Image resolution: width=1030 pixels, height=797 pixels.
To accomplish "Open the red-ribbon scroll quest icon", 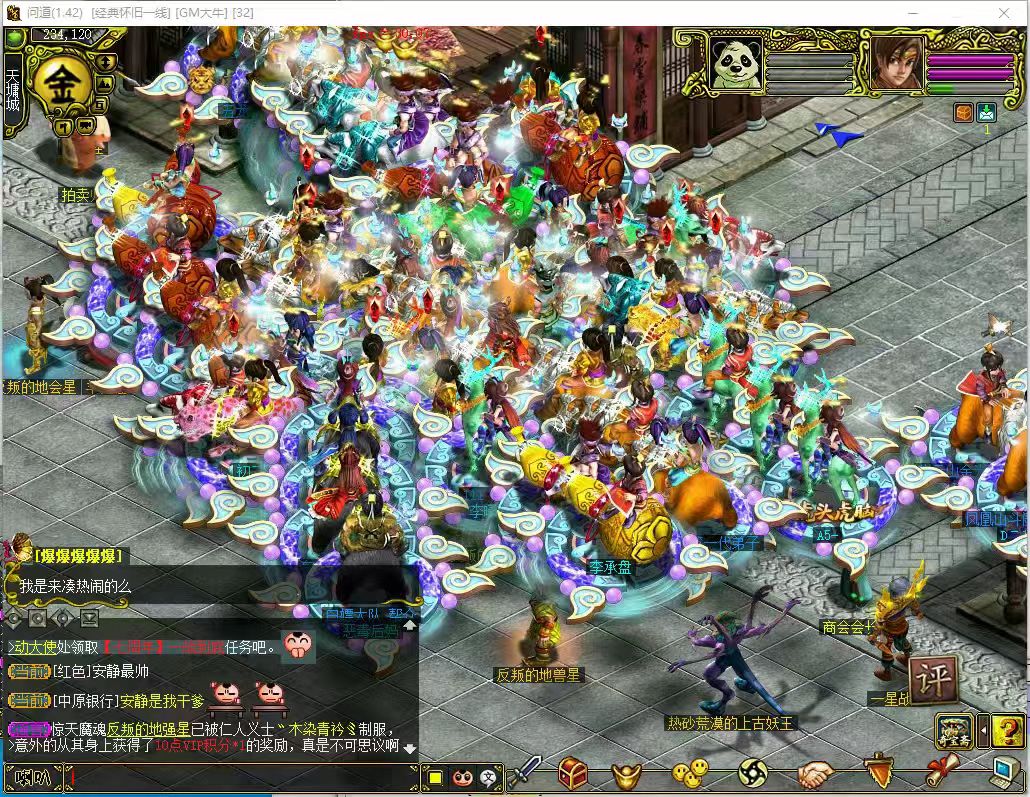I will click(x=942, y=772).
